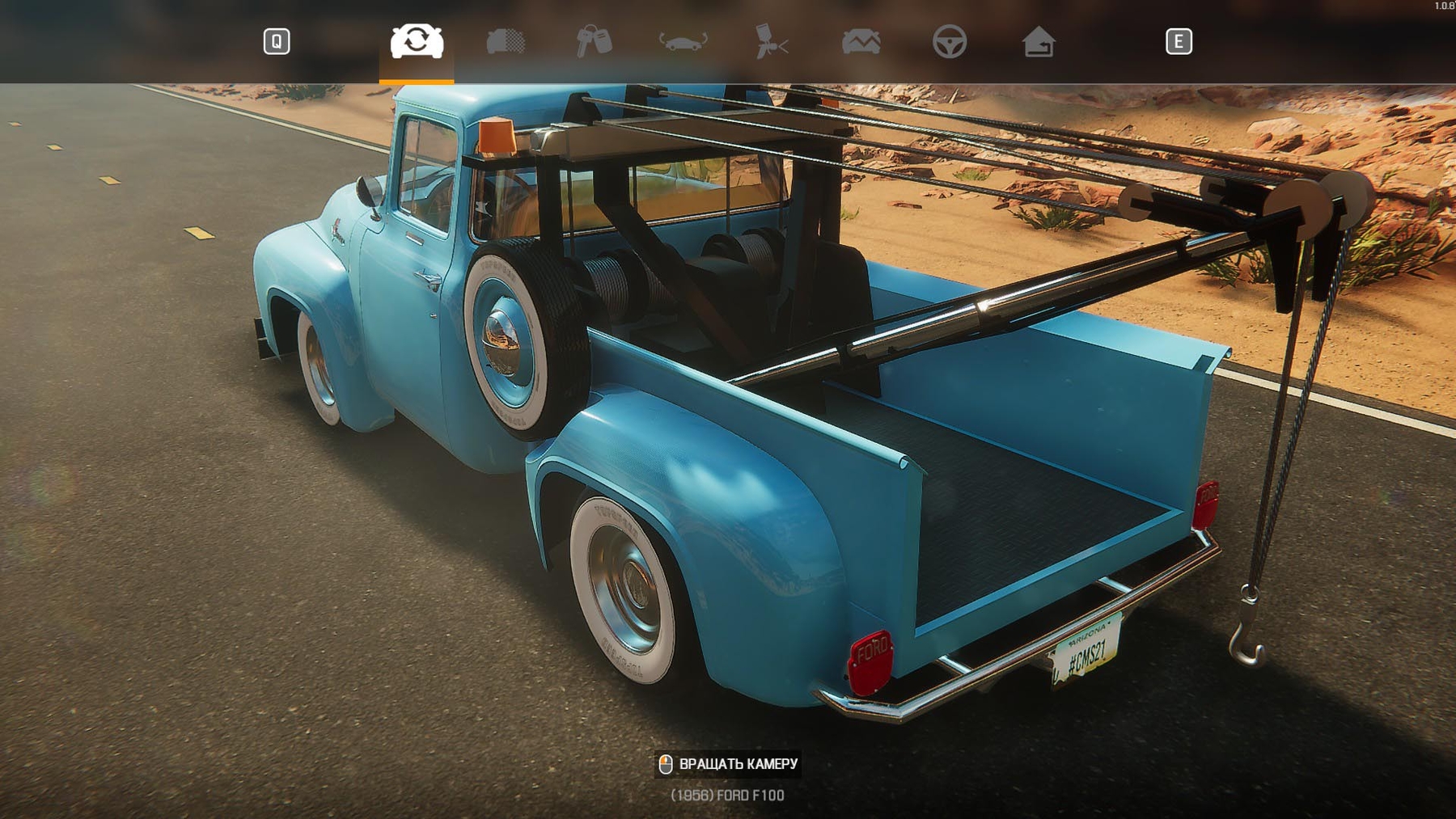The image size is (1456, 819).
Task: Select the steering wheel tab
Action: (949, 41)
